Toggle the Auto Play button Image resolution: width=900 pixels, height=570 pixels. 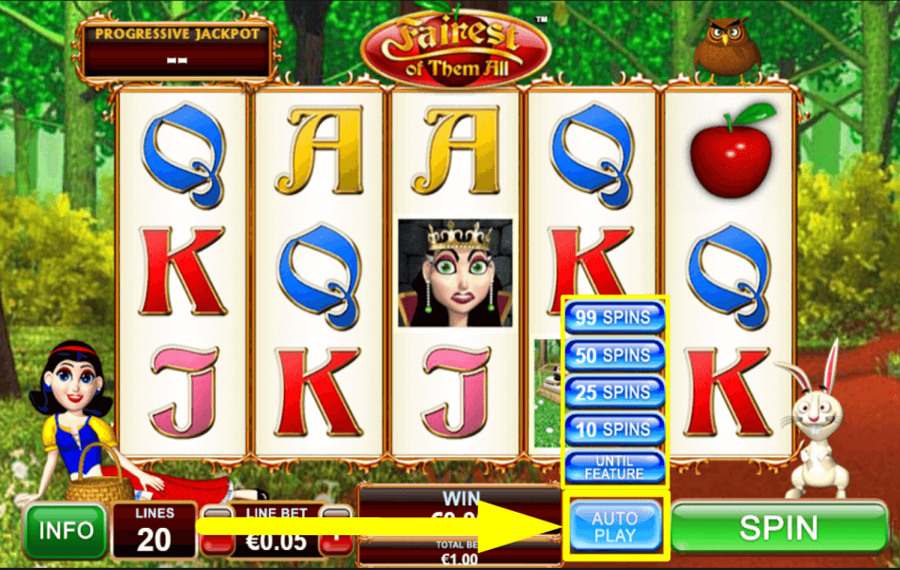tap(614, 527)
